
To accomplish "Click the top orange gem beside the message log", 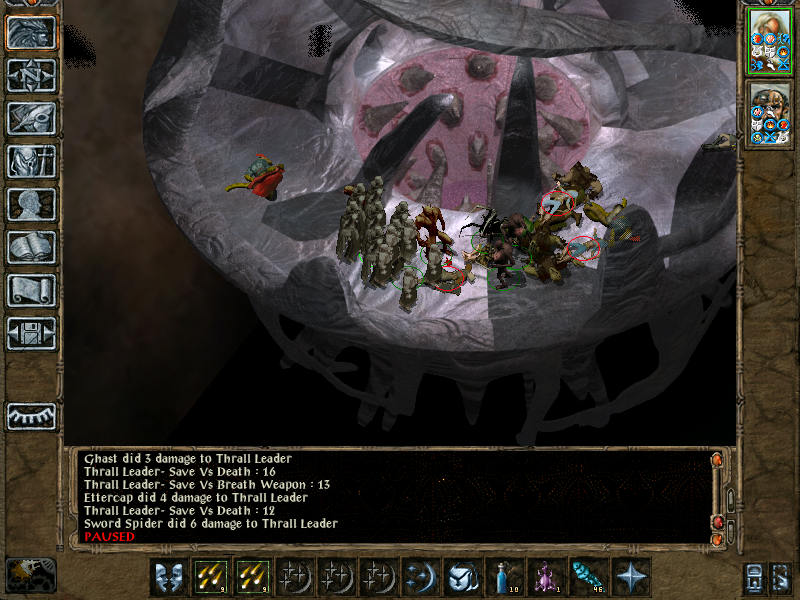I will pyautogui.click(x=717, y=460).
